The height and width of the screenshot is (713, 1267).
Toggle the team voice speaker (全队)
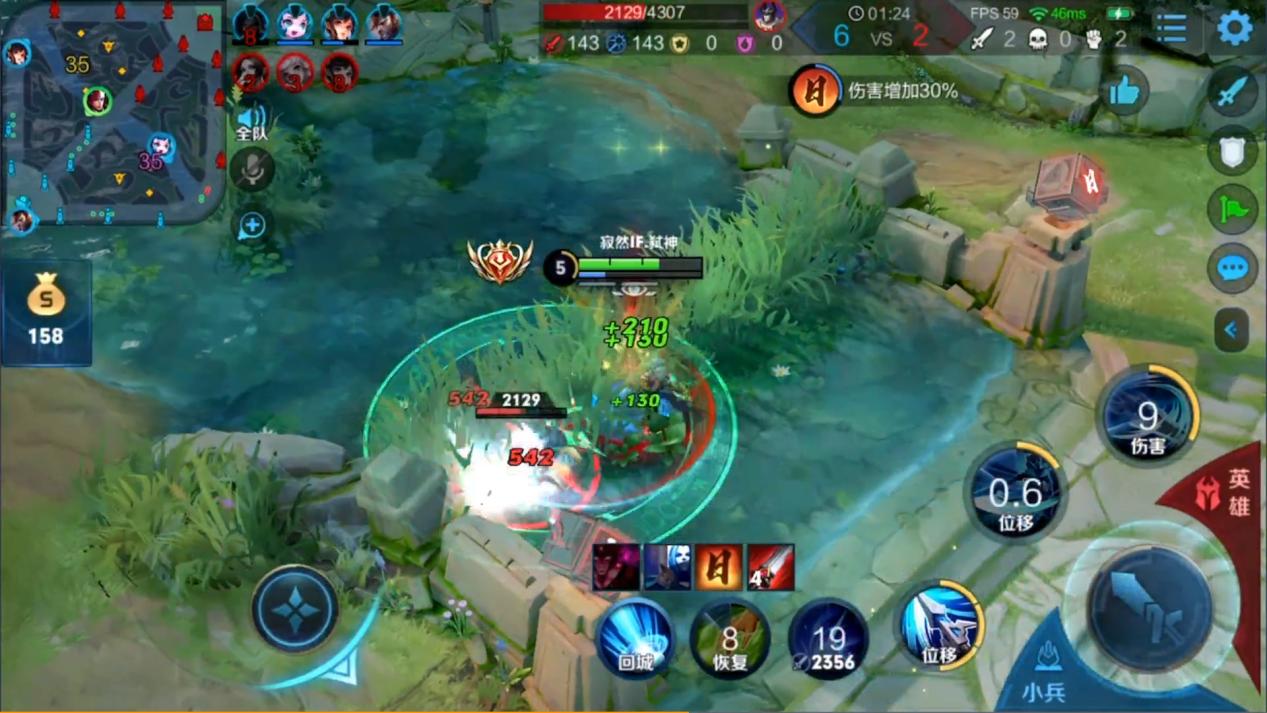coord(251,122)
